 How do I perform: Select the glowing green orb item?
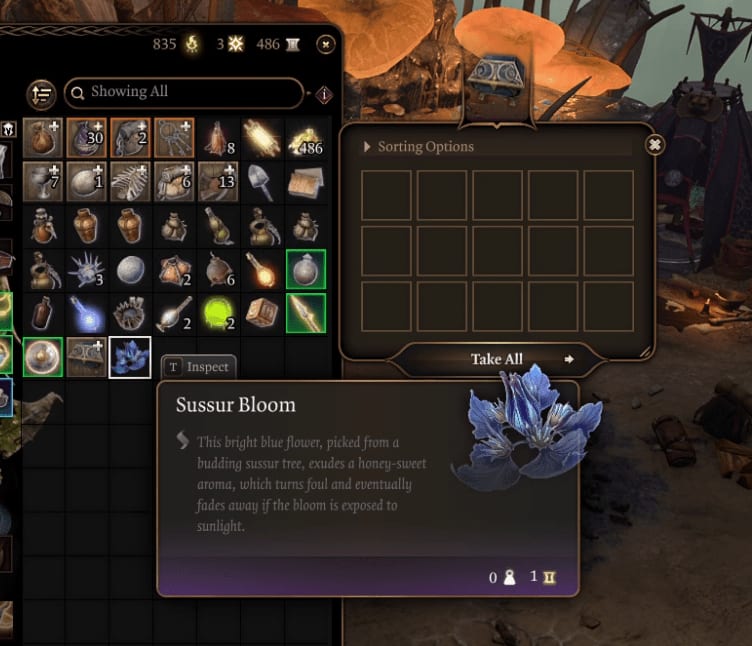pos(218,314)
